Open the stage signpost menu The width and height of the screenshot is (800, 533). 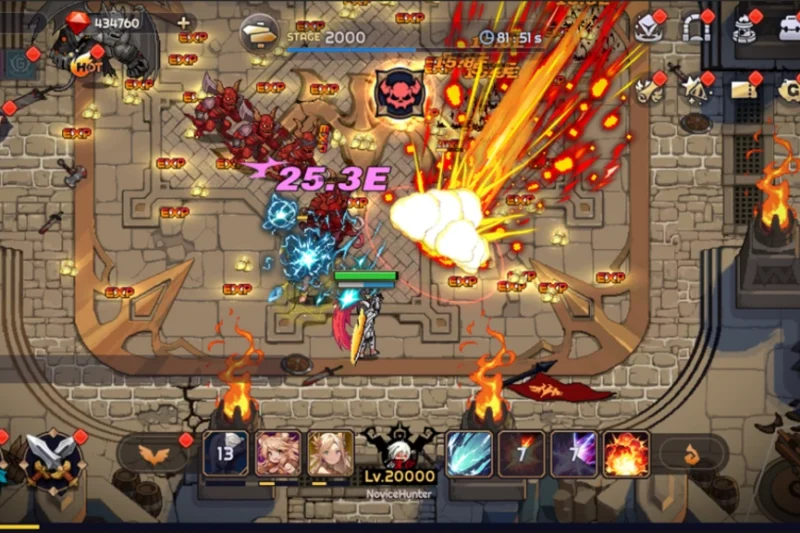[x=260, y=35]
